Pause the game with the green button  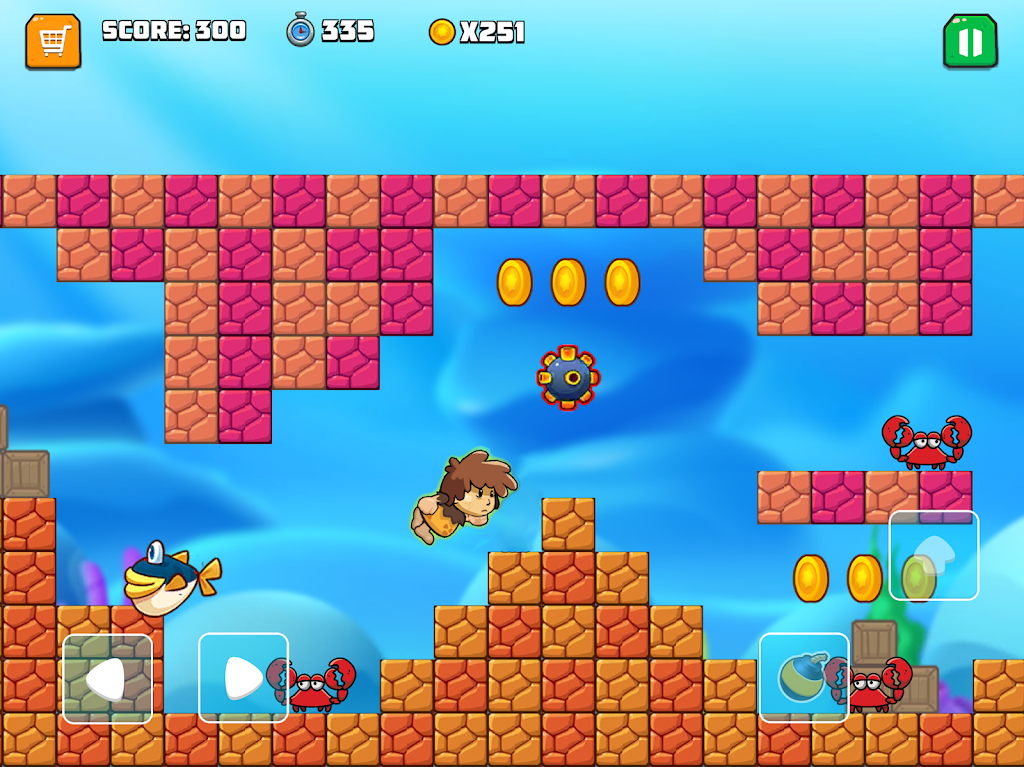(x=970, y=42)
